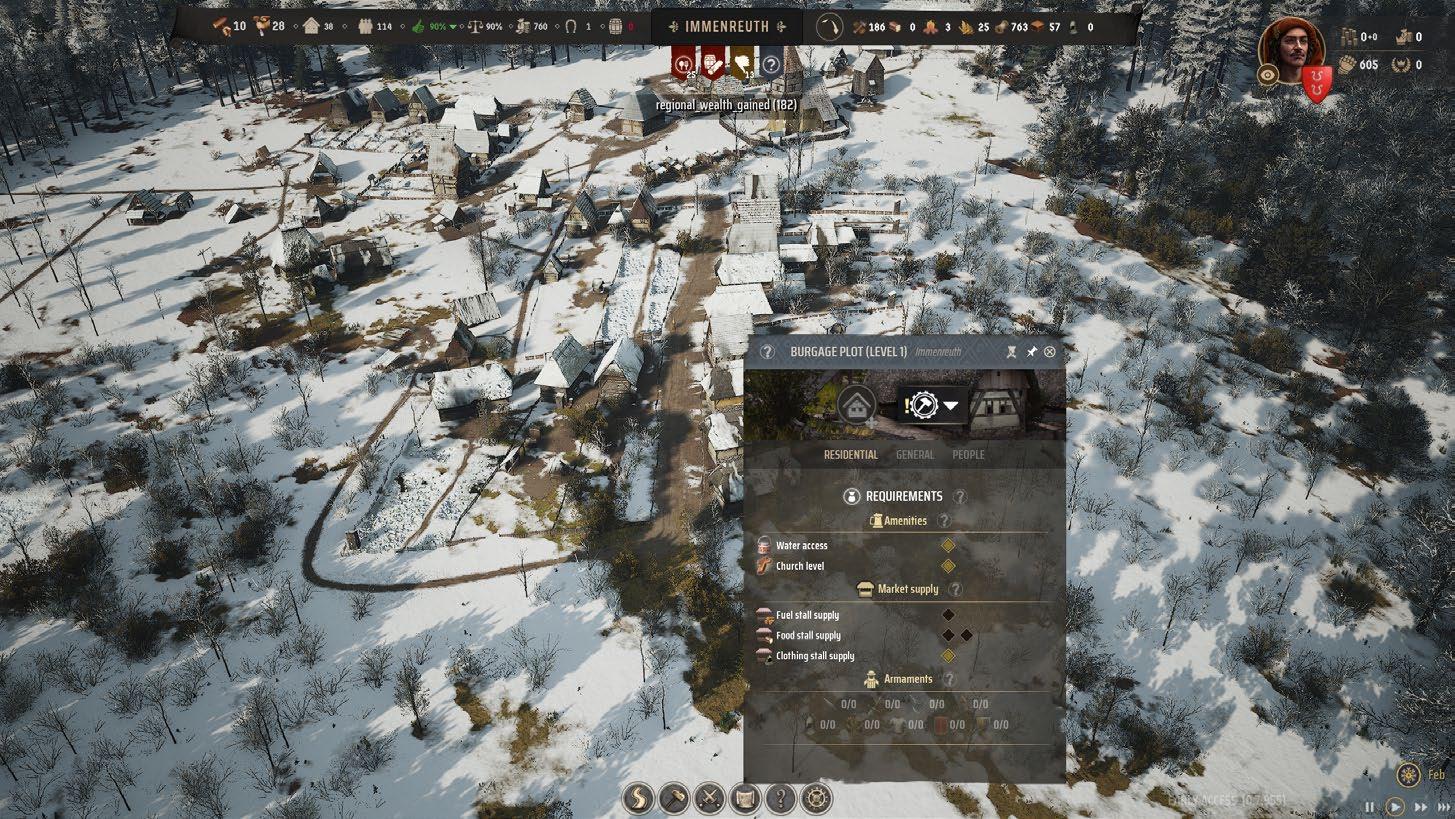Viewport: 1455px width, 819px height.
Task: Pin the Burgage Plot panel
Action: pos(1031,352)
